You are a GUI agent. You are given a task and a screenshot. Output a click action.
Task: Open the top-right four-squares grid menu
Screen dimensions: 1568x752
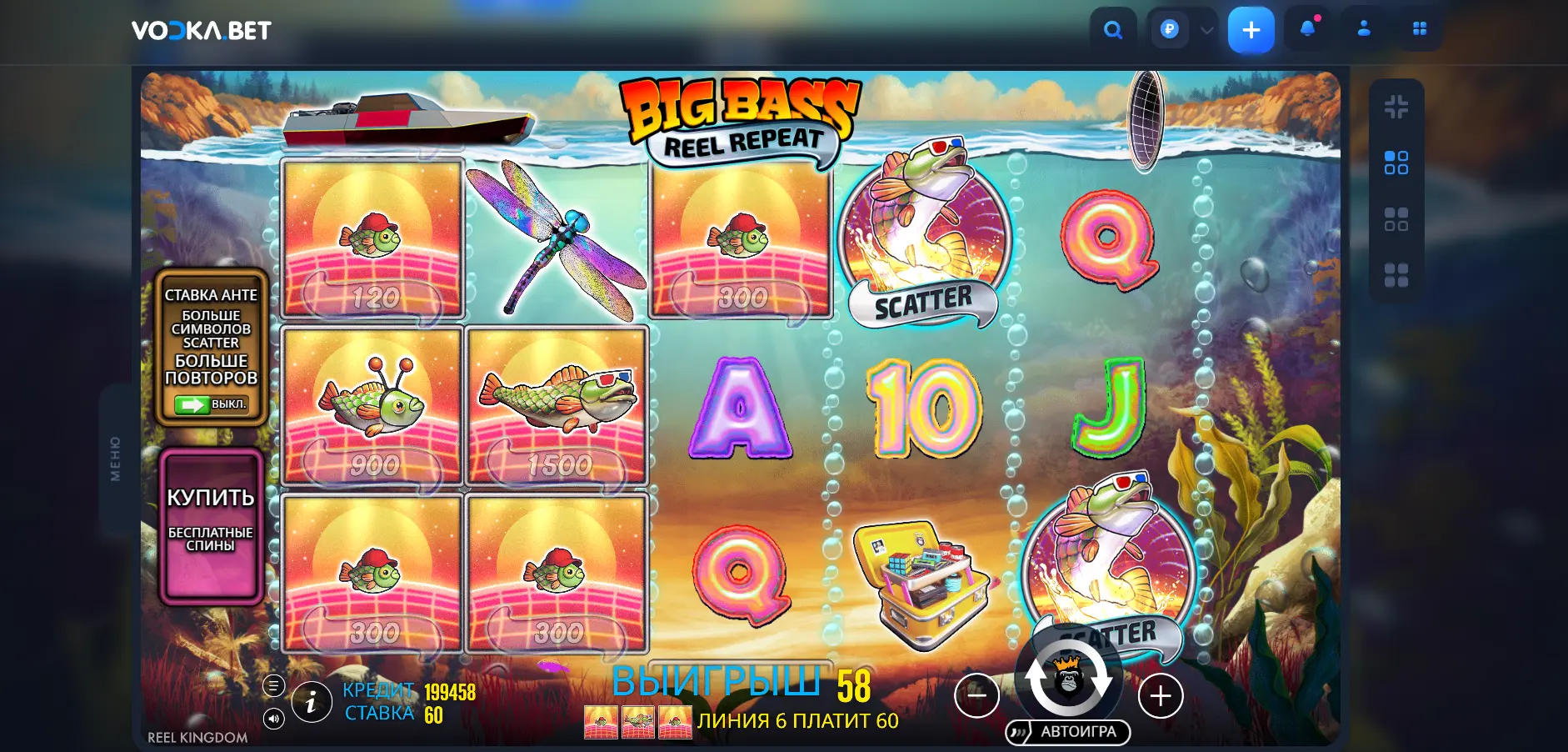click(1420, 29)
